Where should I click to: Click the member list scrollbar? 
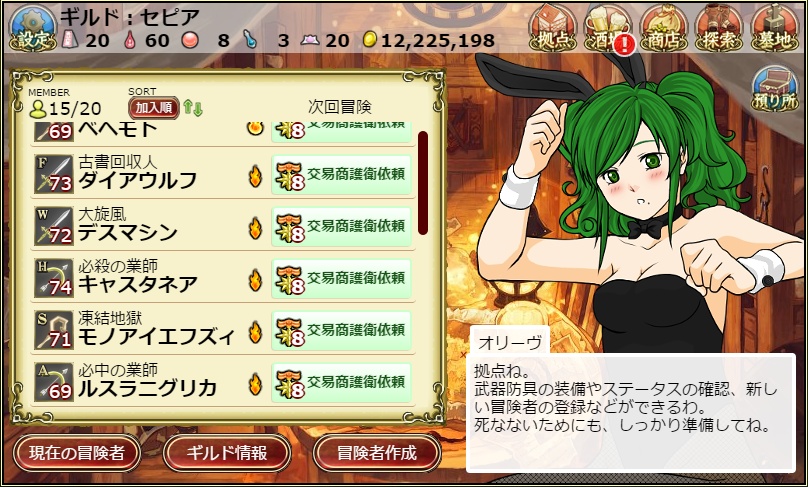click(423, 180)
